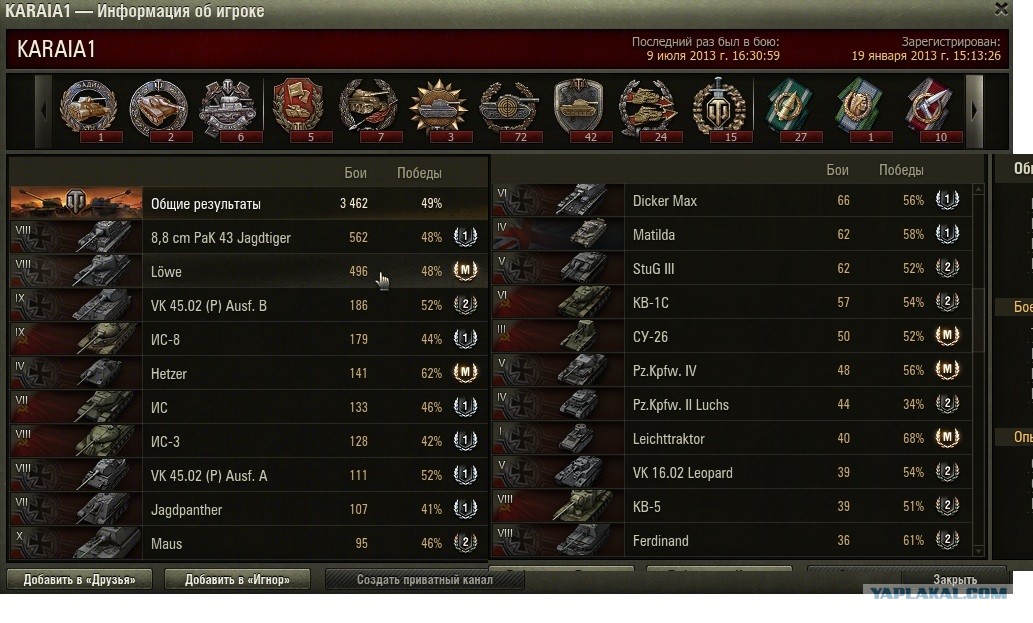
Task: Pick the Maus tank row
Action: point(249,544)
